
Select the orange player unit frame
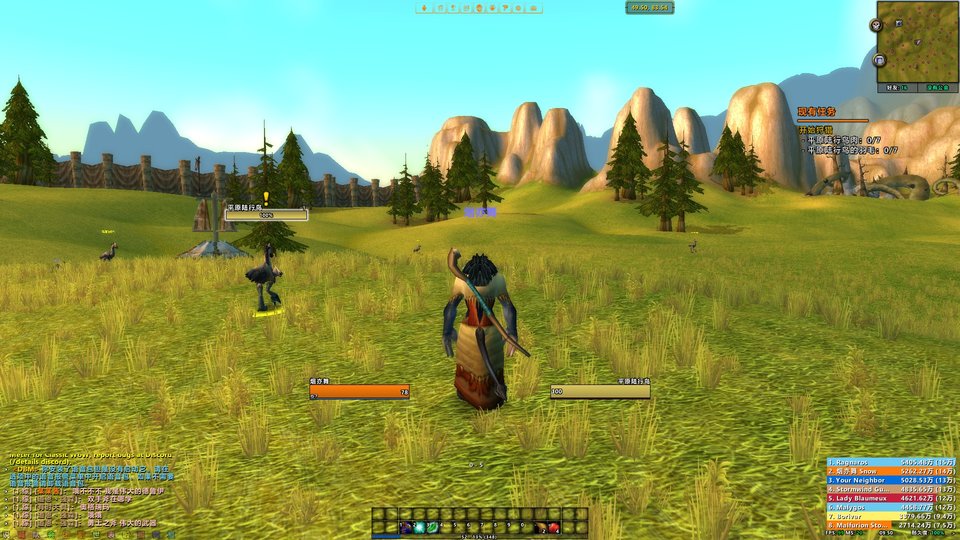tap(359, 391)
